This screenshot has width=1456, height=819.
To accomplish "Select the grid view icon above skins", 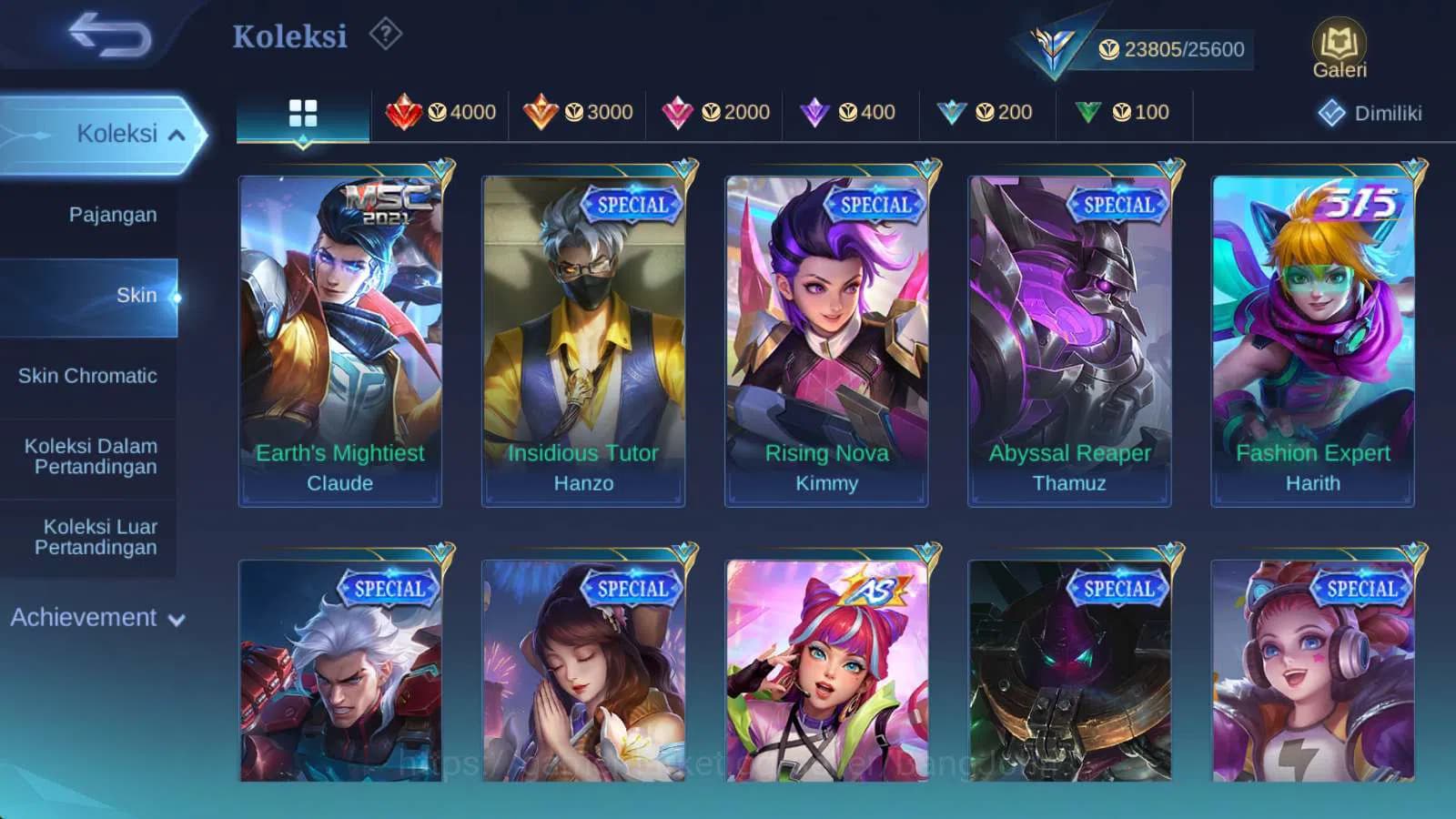I will click(x=302, y=112).
